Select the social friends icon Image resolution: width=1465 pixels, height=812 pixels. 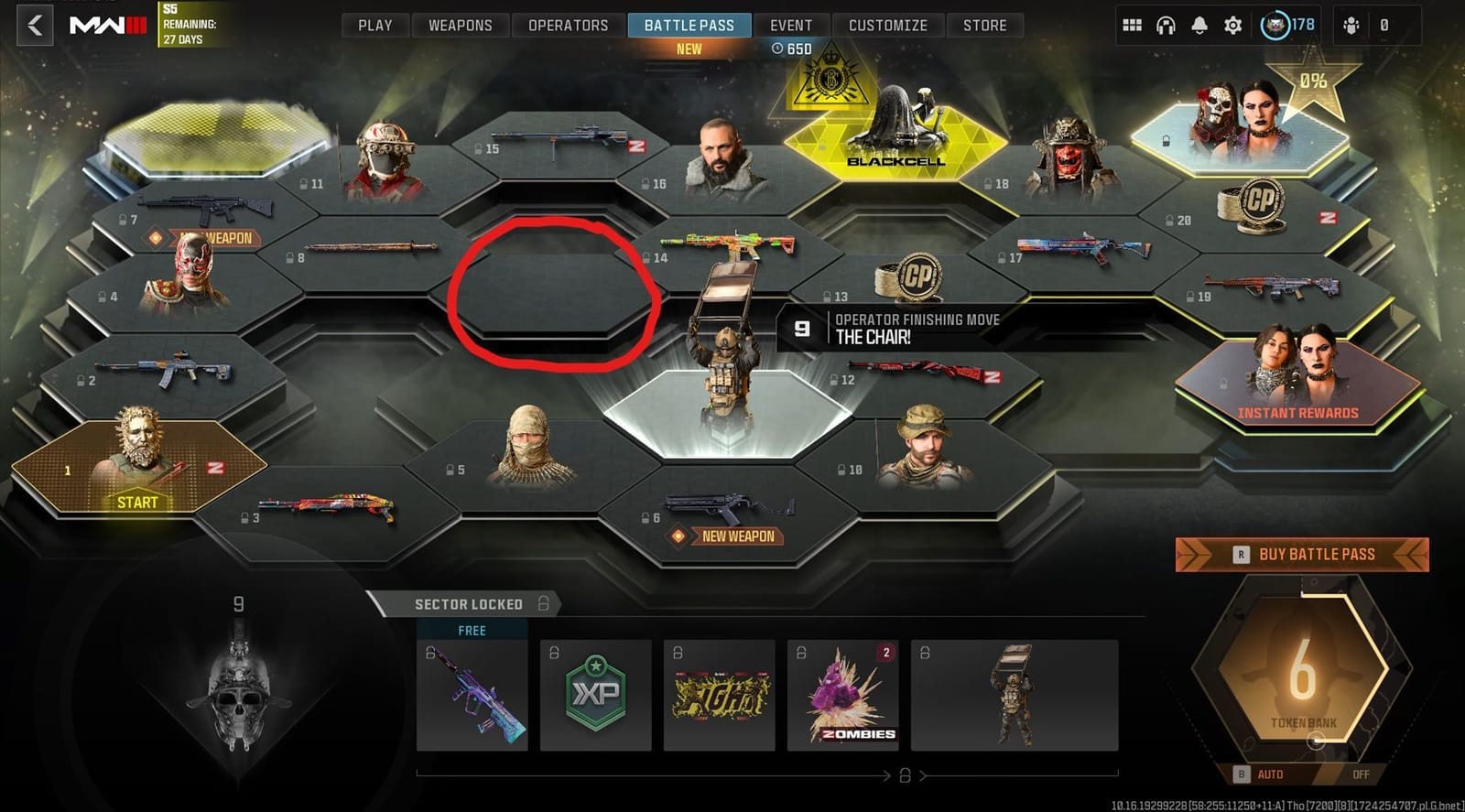1350,25
